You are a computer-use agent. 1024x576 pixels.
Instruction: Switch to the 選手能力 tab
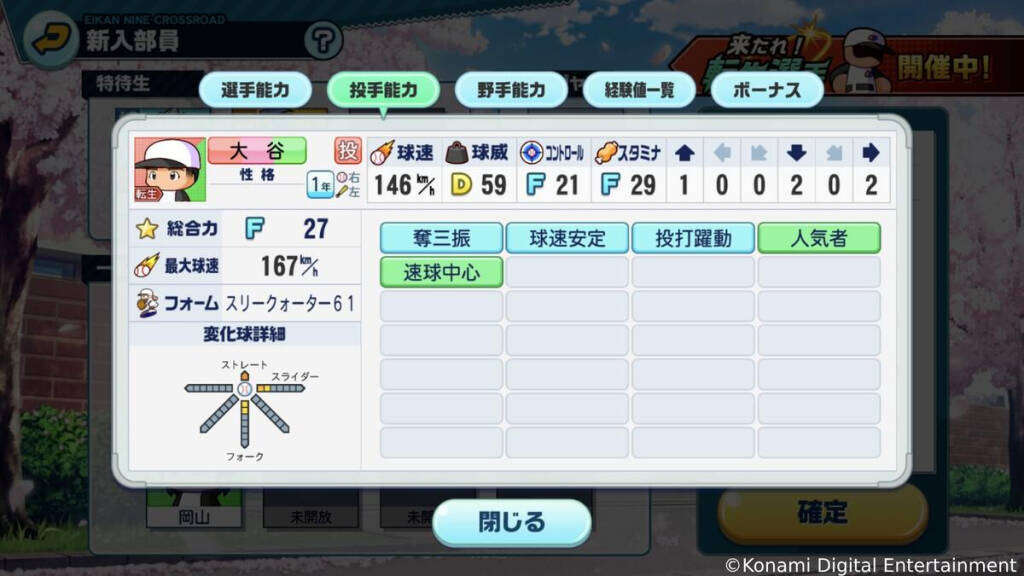(255, 90)
